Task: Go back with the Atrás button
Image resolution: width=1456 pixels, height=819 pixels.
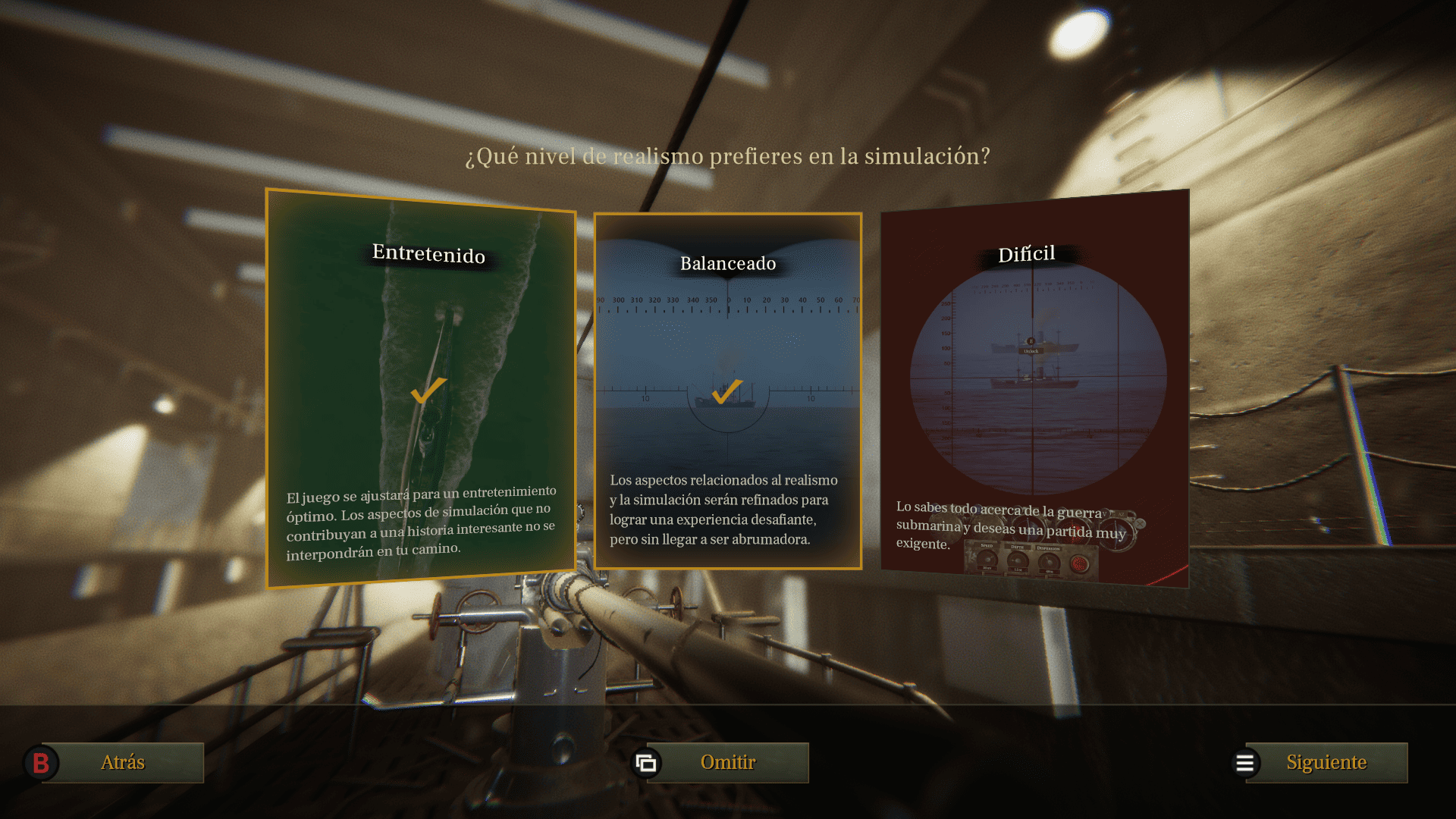Action: point(123,762)
